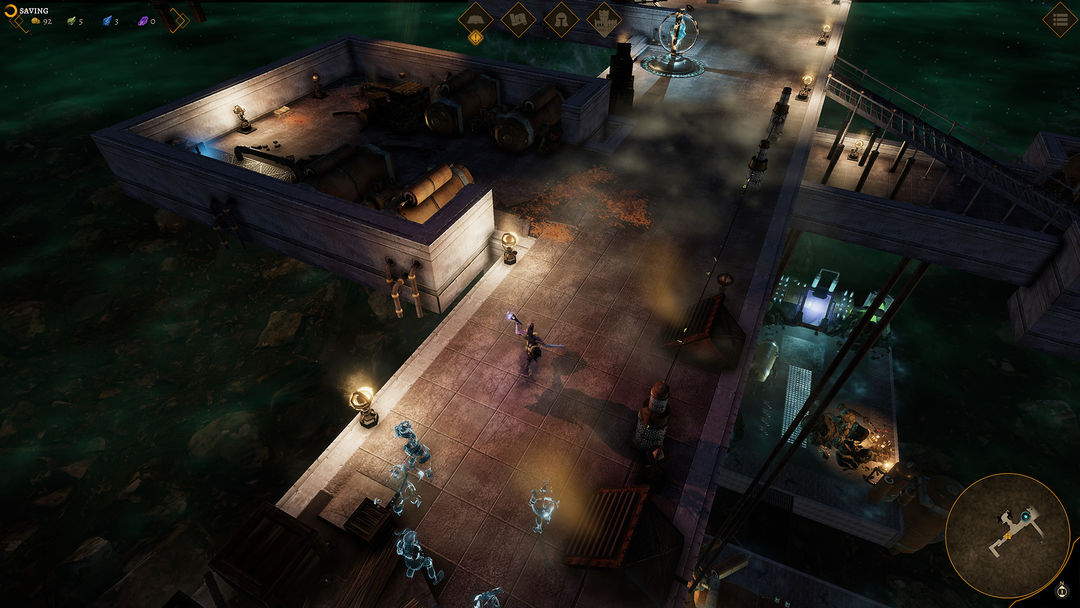Screen dimensions: 1080x608
Task: Click the north compass icon by the minimap
Action: point(1062,588)
